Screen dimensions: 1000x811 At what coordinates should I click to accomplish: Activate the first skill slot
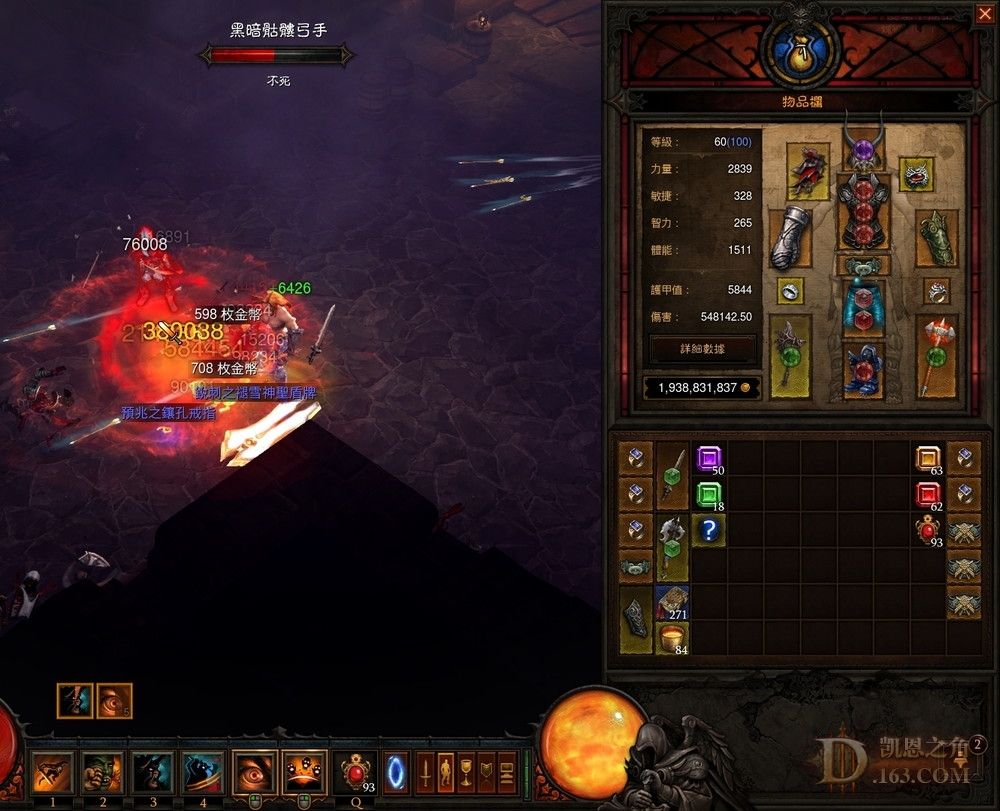click(51, 772)
